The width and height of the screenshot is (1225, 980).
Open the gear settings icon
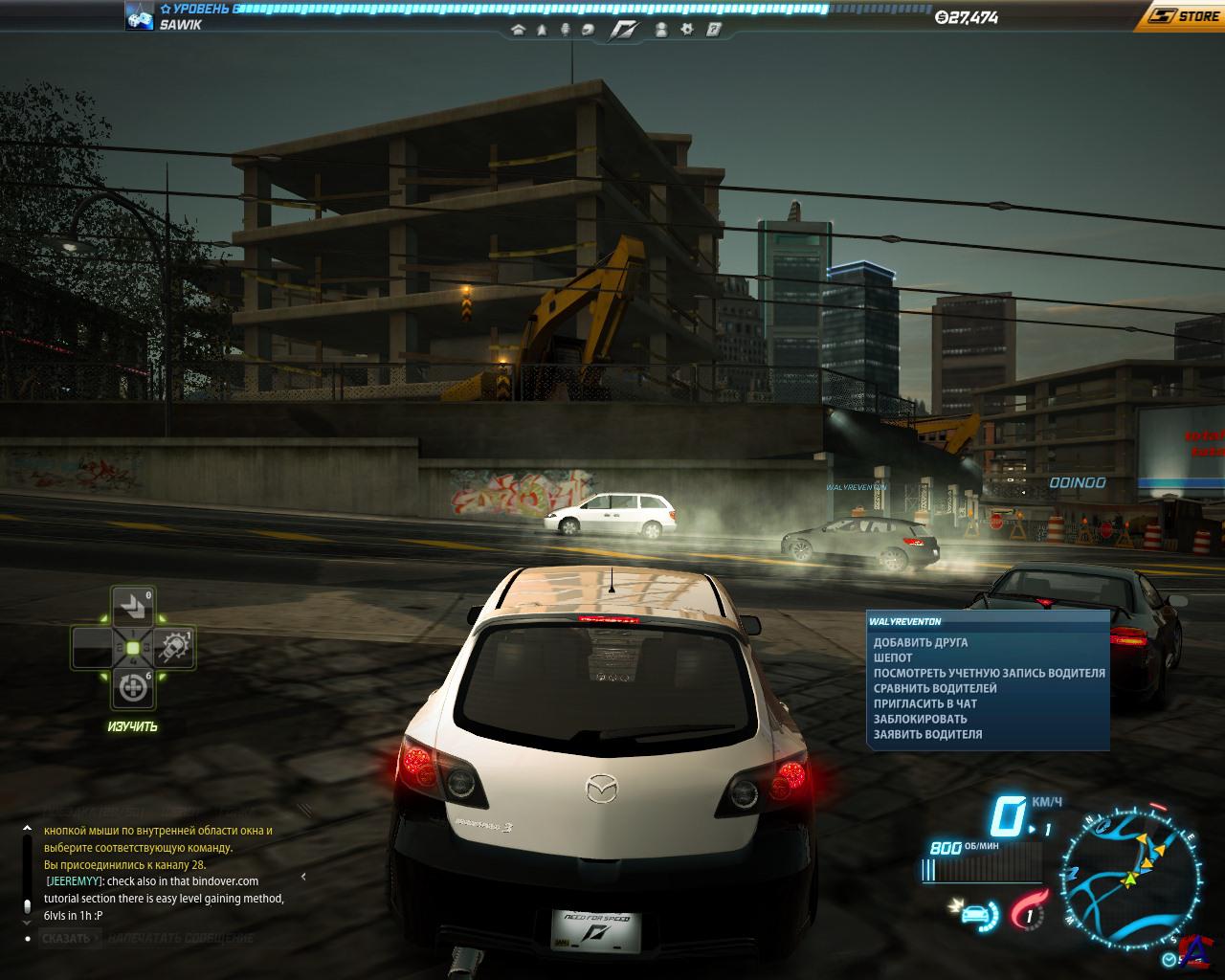point(686,30)
